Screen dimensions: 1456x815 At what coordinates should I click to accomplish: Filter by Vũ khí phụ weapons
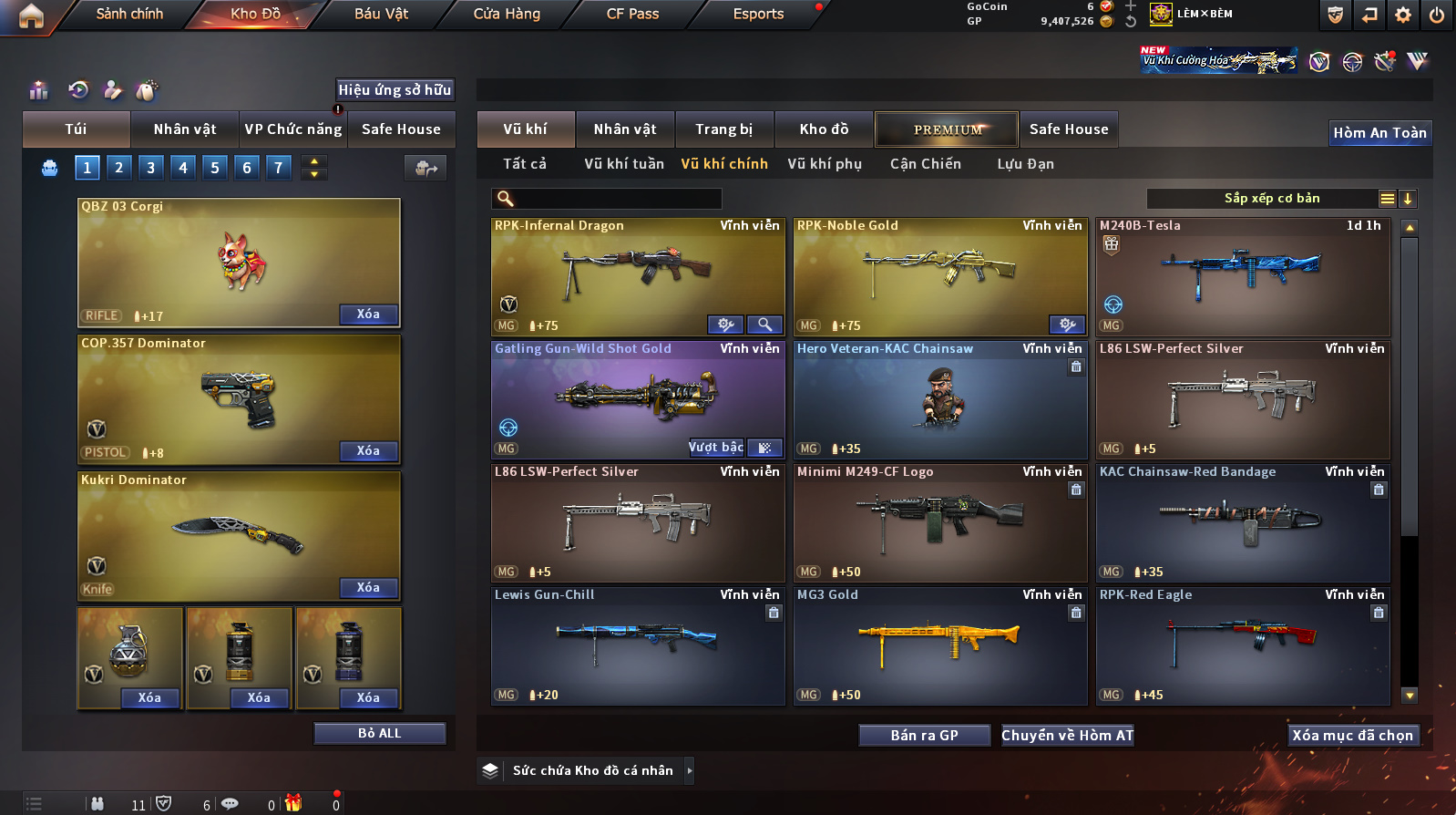[825, 164]
